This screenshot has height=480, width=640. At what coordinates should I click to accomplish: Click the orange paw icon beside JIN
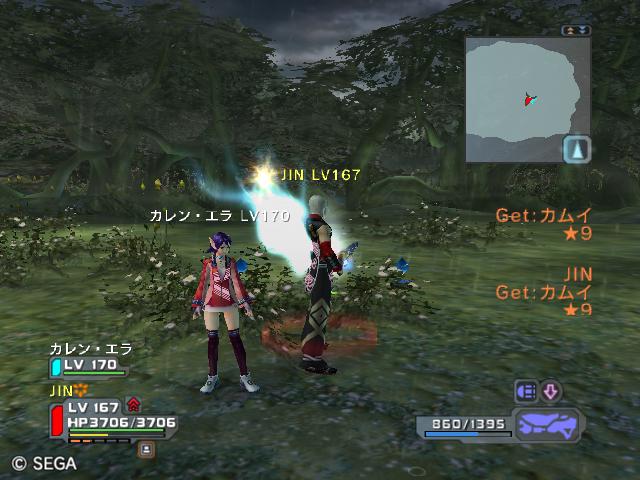point(82,389)
